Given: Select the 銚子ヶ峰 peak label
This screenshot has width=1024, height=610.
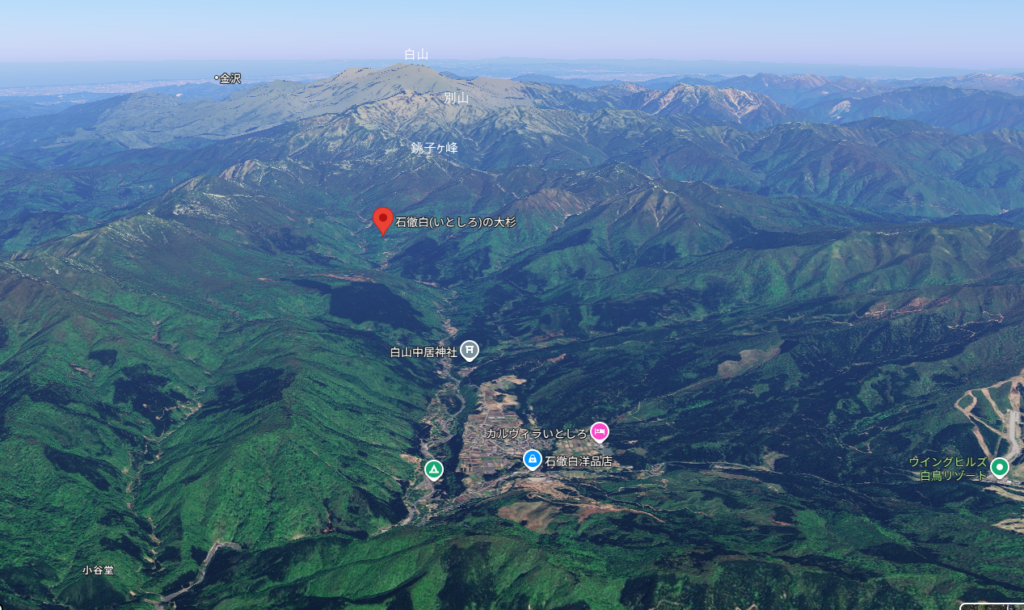Looking at the screenshot, I should pos(434,147).
